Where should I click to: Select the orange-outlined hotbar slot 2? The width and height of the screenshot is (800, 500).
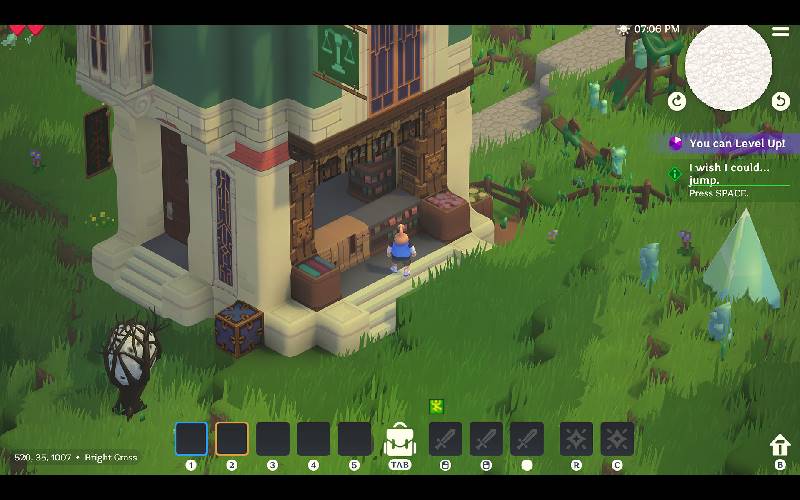pos(232,439)
